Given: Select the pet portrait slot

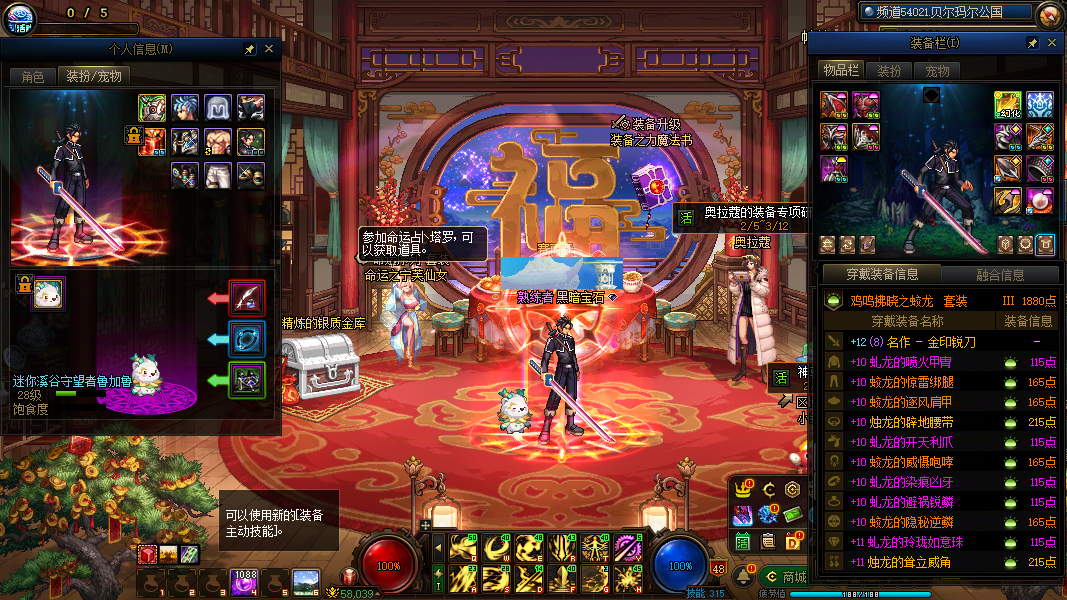Looking at the screenshot, I should coord(48,293).
